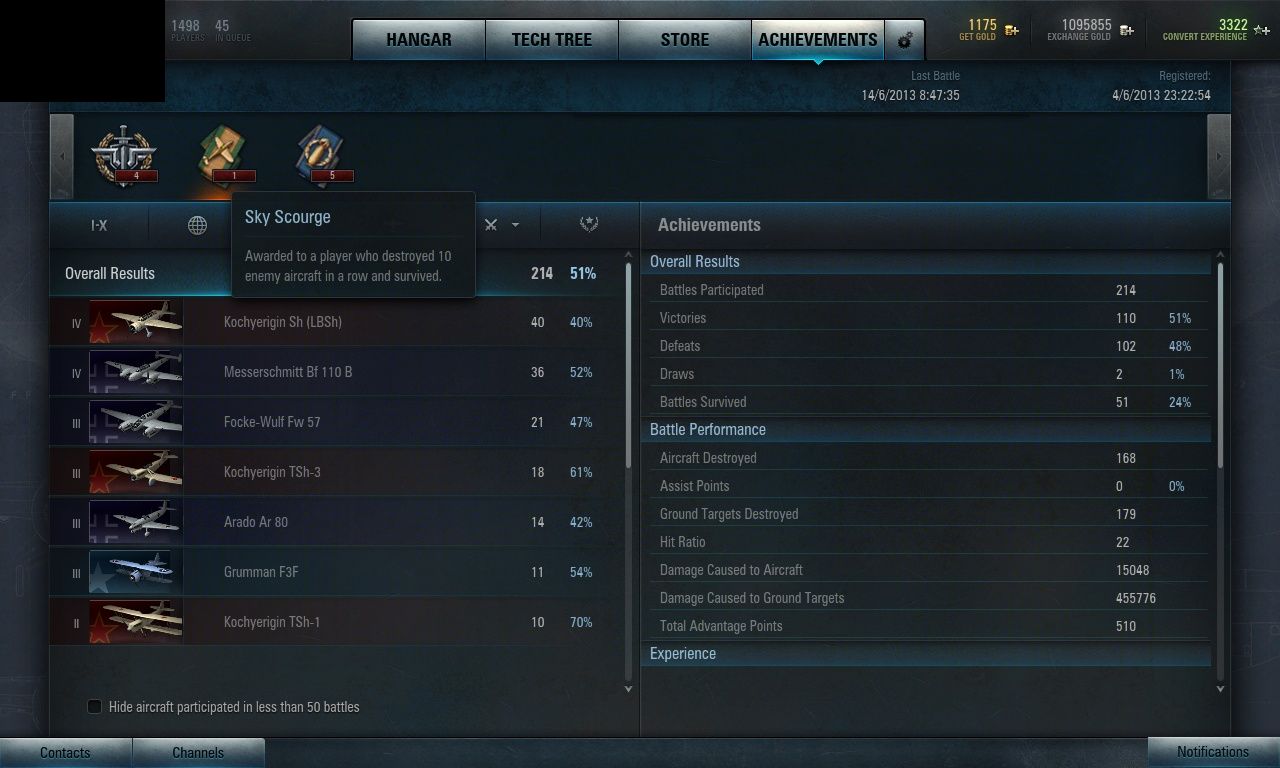The width and height of the screenshot is (1280, 768).
Task: Show the Notifications panel
Action: 1213,752
